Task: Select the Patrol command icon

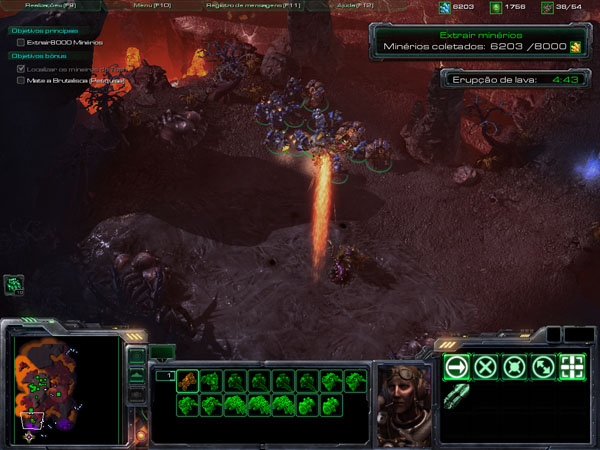Action: (x=544, y=367)
